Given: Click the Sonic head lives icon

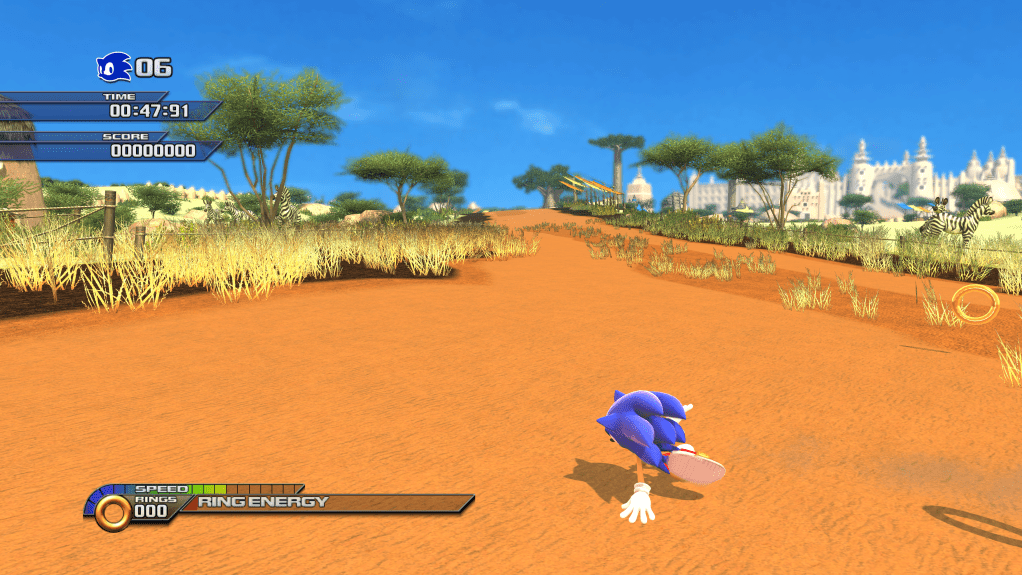Looking at the screenshot, I should pyautogui.click(x=113, y=67).
